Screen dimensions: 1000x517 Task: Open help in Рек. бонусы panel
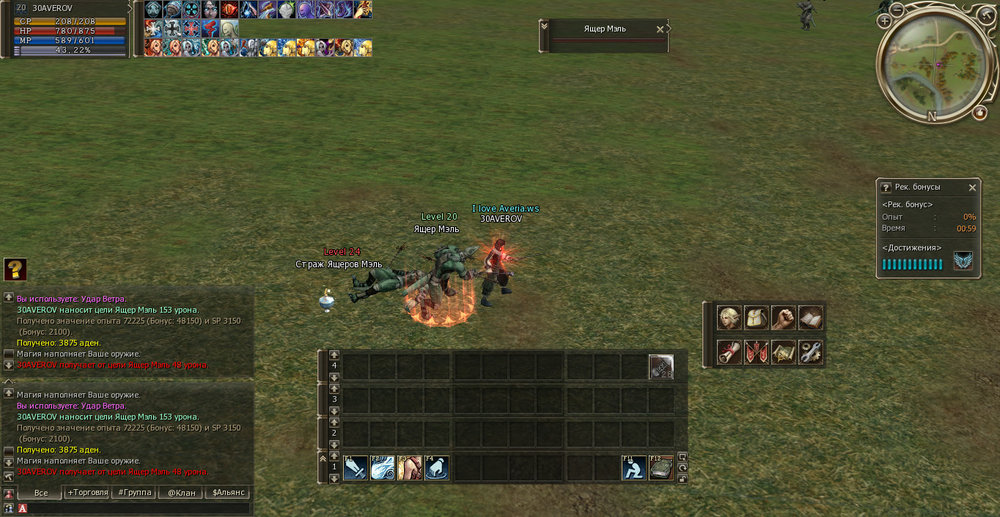pyautogui.click(x=885, y=187)
